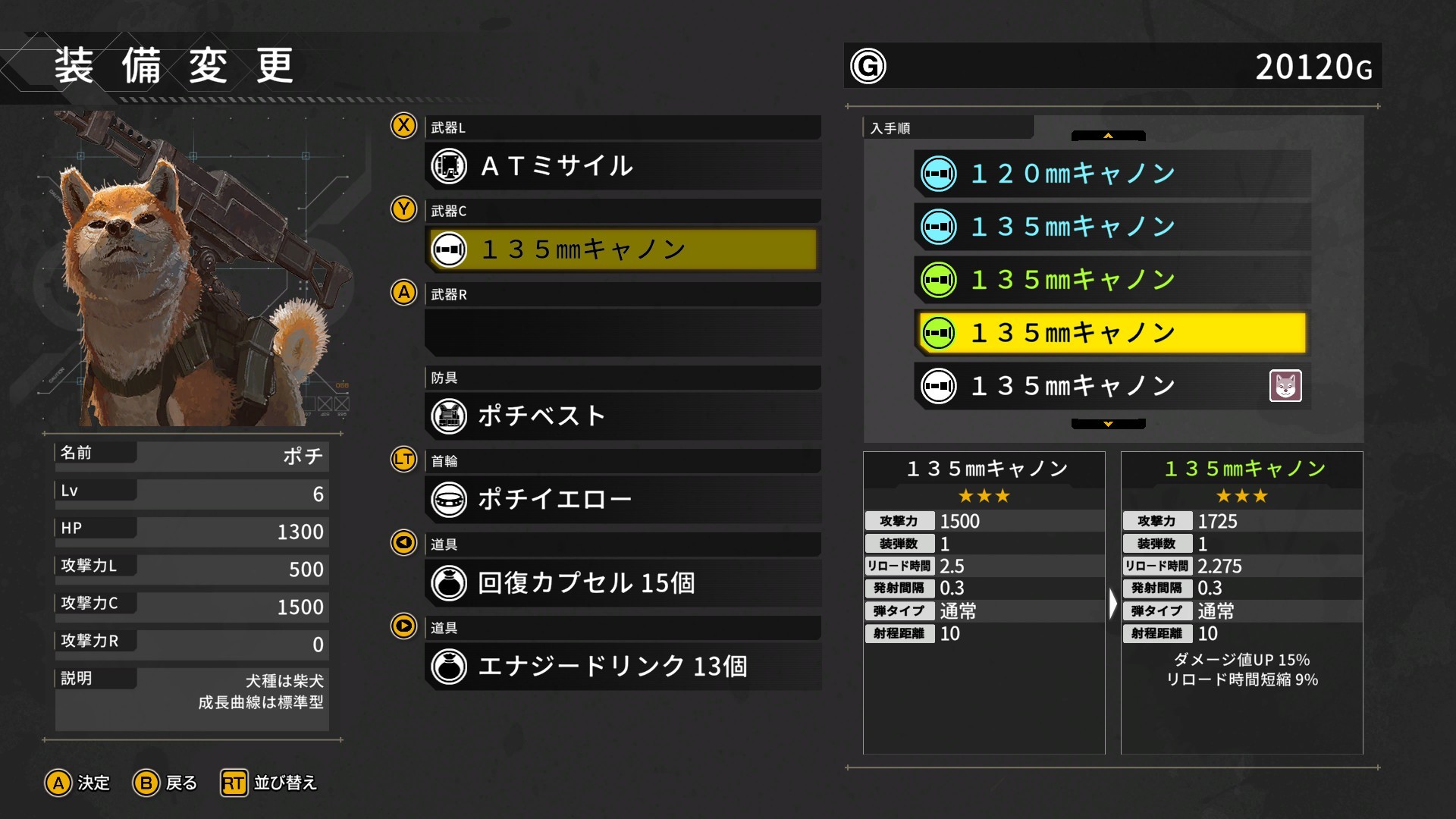Image resolution: width=1456 pixels, height=819 pixels.
Task: Click the up arrow above the weapon list
Action: [x=1107, y=136]
